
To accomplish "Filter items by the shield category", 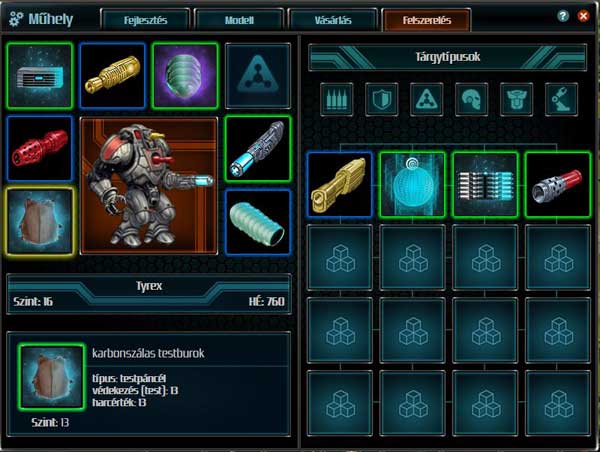I will click(381, 98).
